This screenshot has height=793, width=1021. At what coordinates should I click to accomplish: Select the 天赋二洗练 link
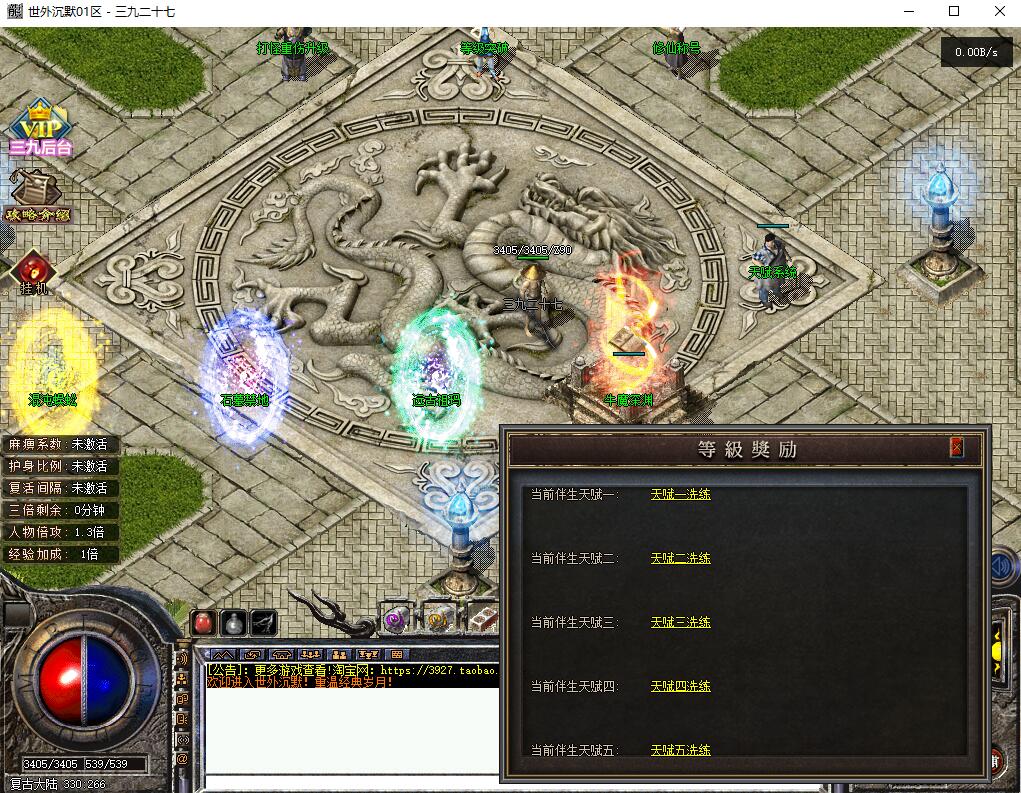(x=680, y=558)
